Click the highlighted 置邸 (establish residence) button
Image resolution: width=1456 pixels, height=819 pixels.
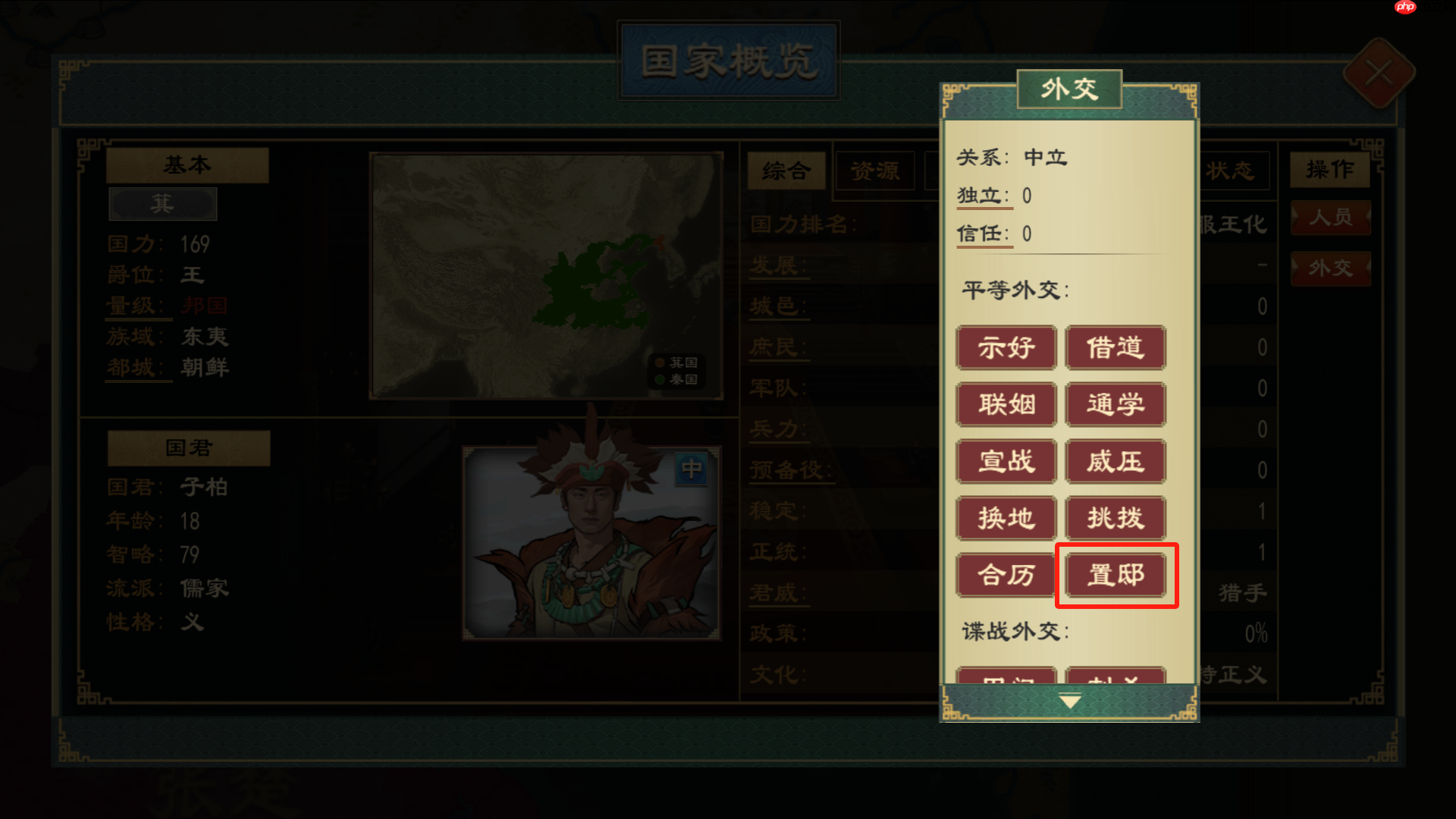[x=1115, y=575]
